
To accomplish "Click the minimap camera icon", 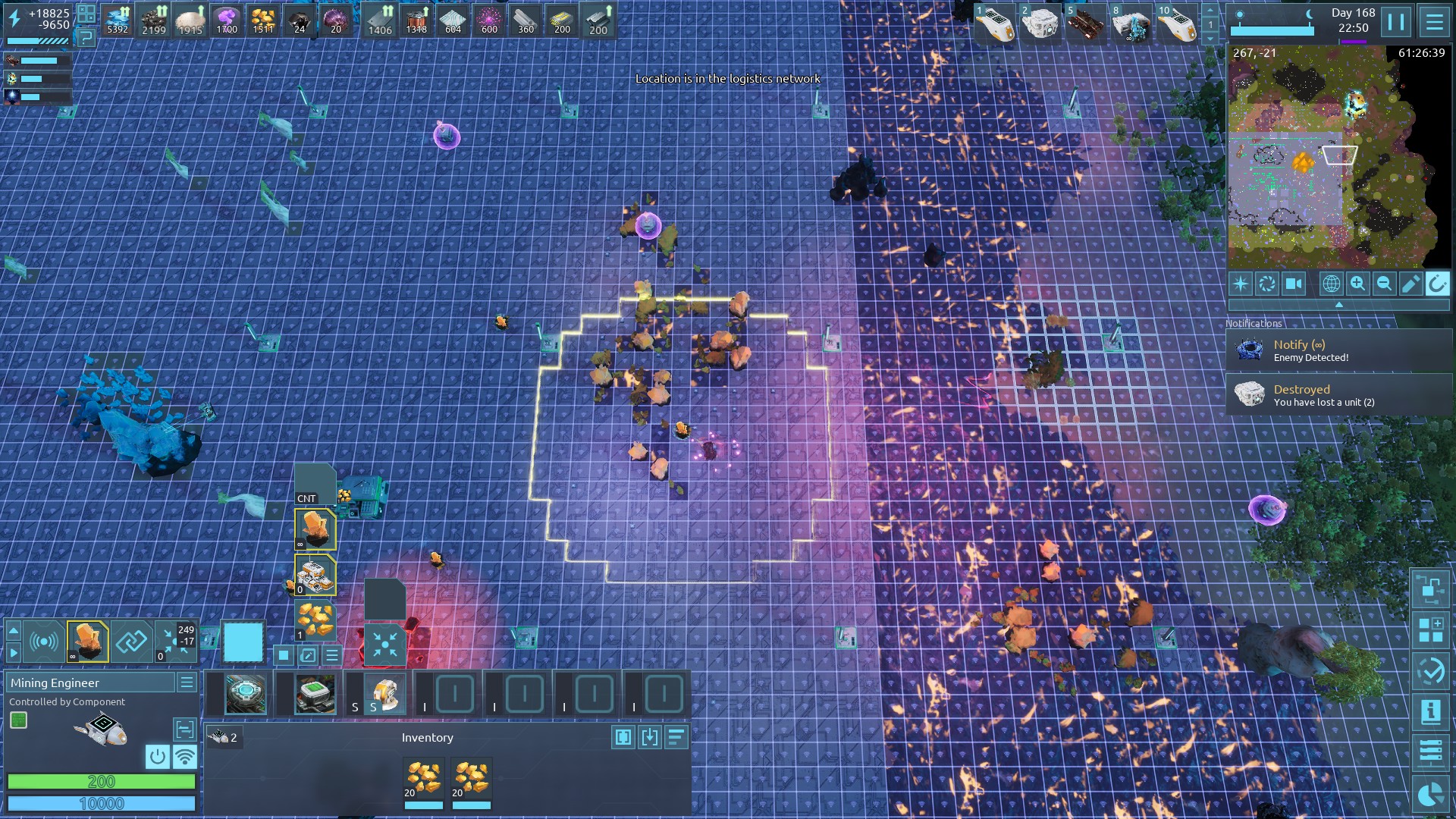I will click(1294, 284).
